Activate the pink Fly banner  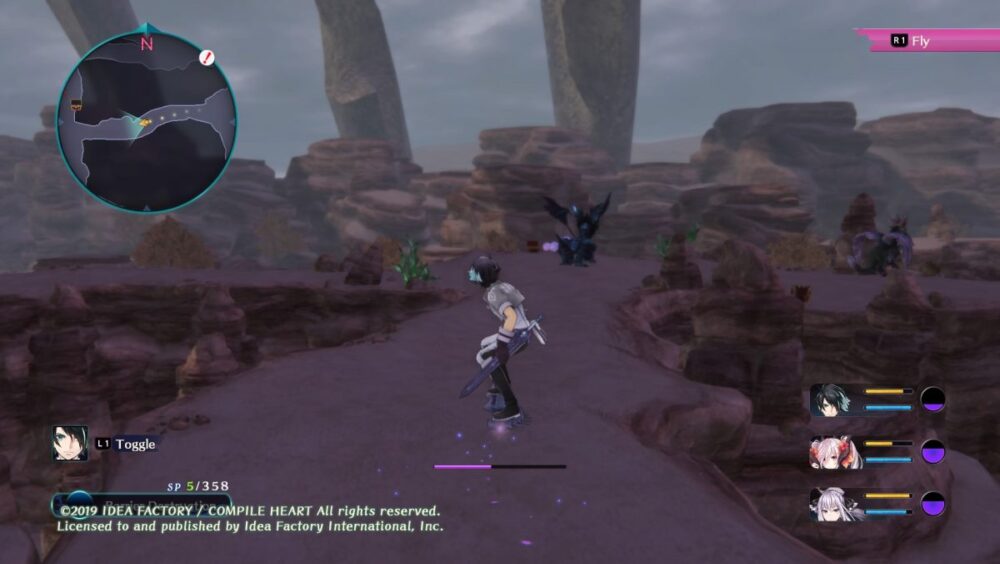(x=926, y=41)
